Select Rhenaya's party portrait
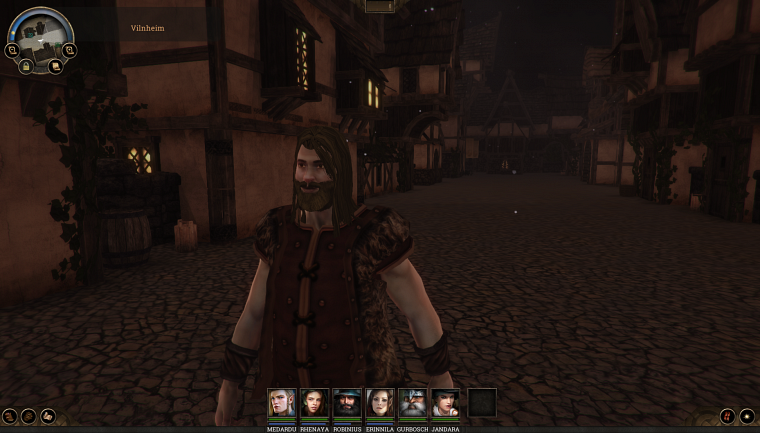 [x=315, y=403]
